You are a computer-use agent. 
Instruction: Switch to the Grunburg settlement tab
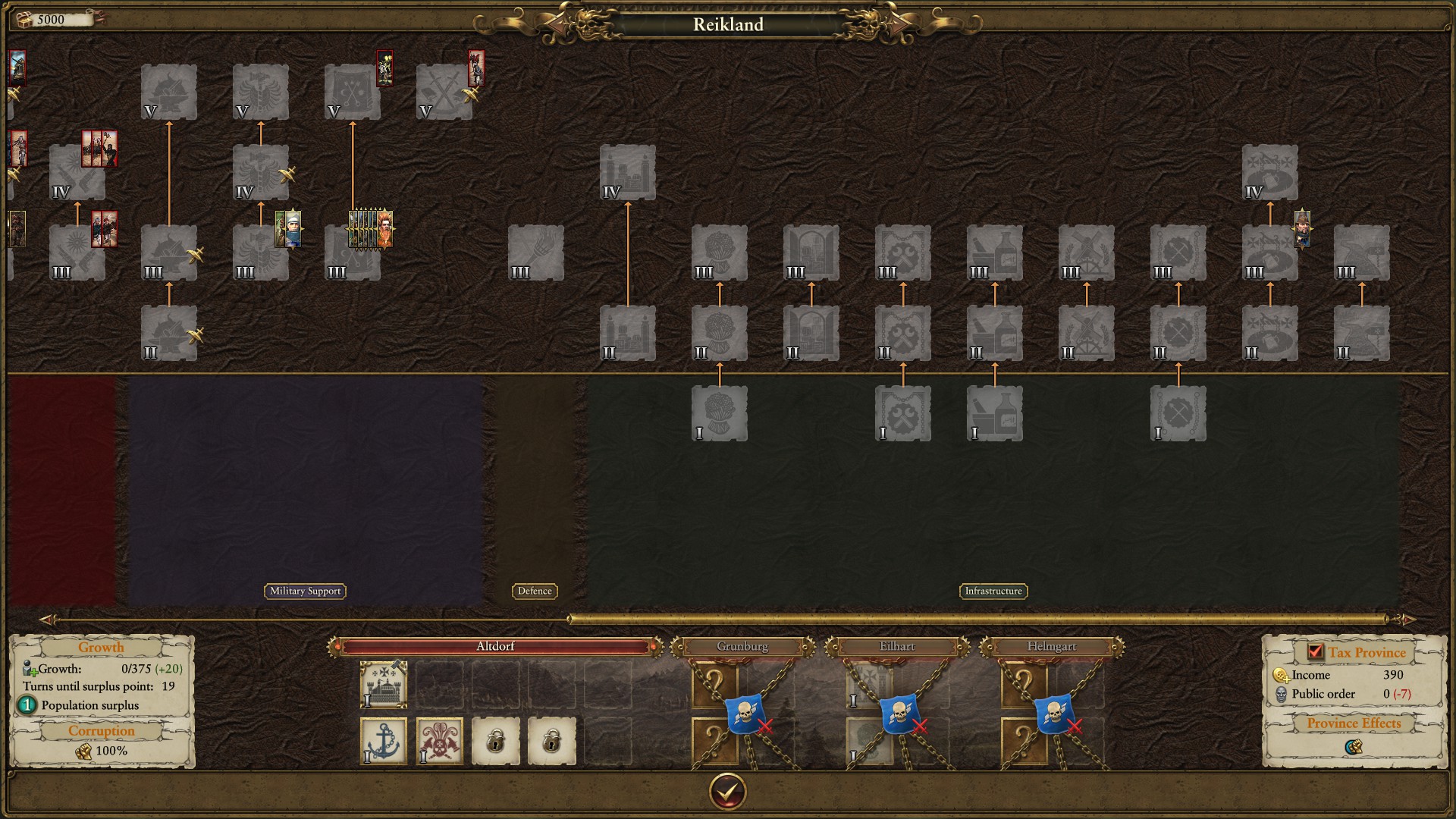742,647
